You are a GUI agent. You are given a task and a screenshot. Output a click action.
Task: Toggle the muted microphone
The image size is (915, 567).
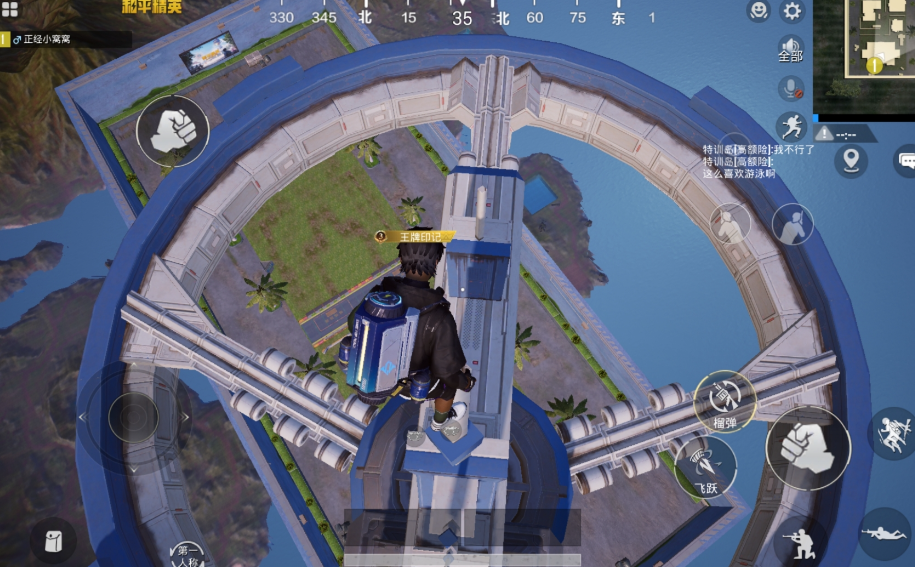791,88
